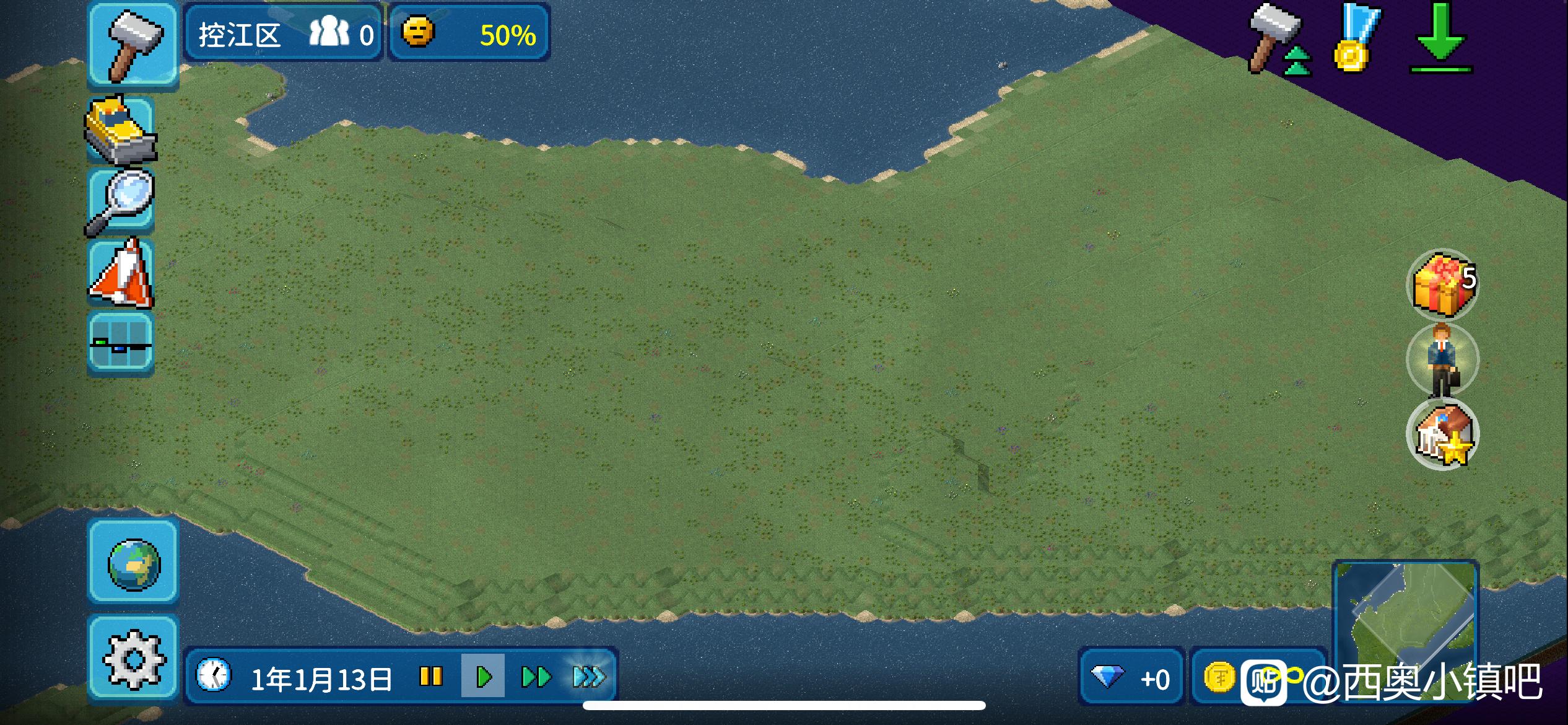This screenshot has width=1568, height=725.
Task: Activate the magnifying glass inspect tool
Action: [121, 201]
